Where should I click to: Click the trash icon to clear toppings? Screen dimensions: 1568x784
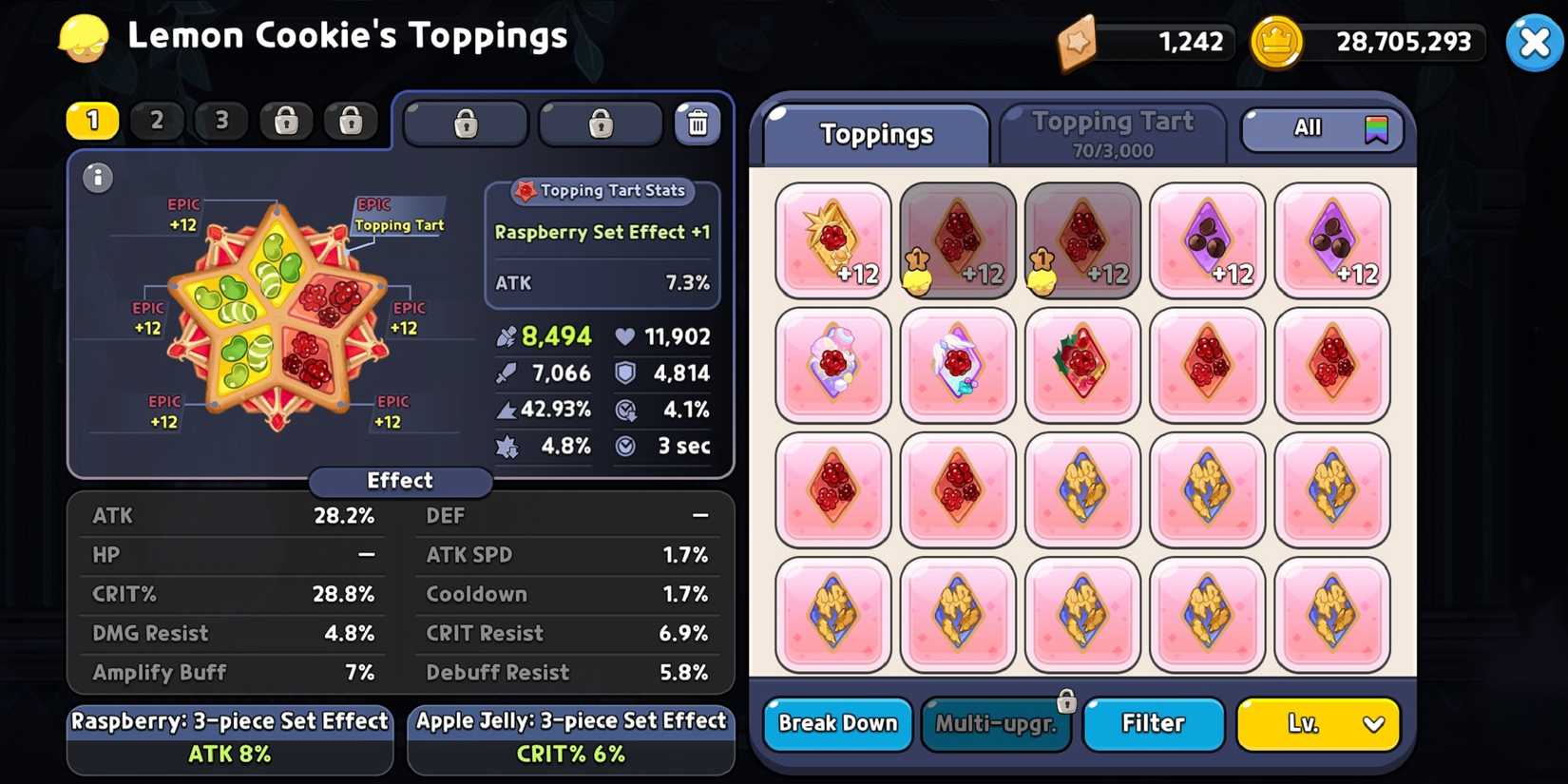point(698,122)
